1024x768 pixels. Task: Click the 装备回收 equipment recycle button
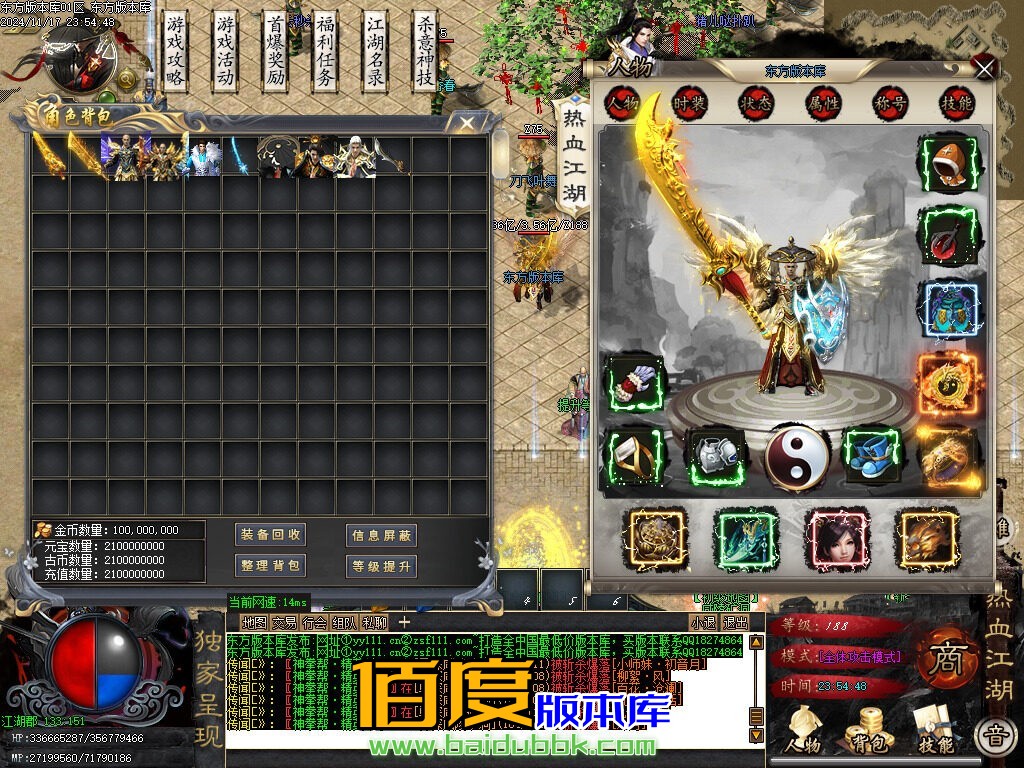click(270, 534)
